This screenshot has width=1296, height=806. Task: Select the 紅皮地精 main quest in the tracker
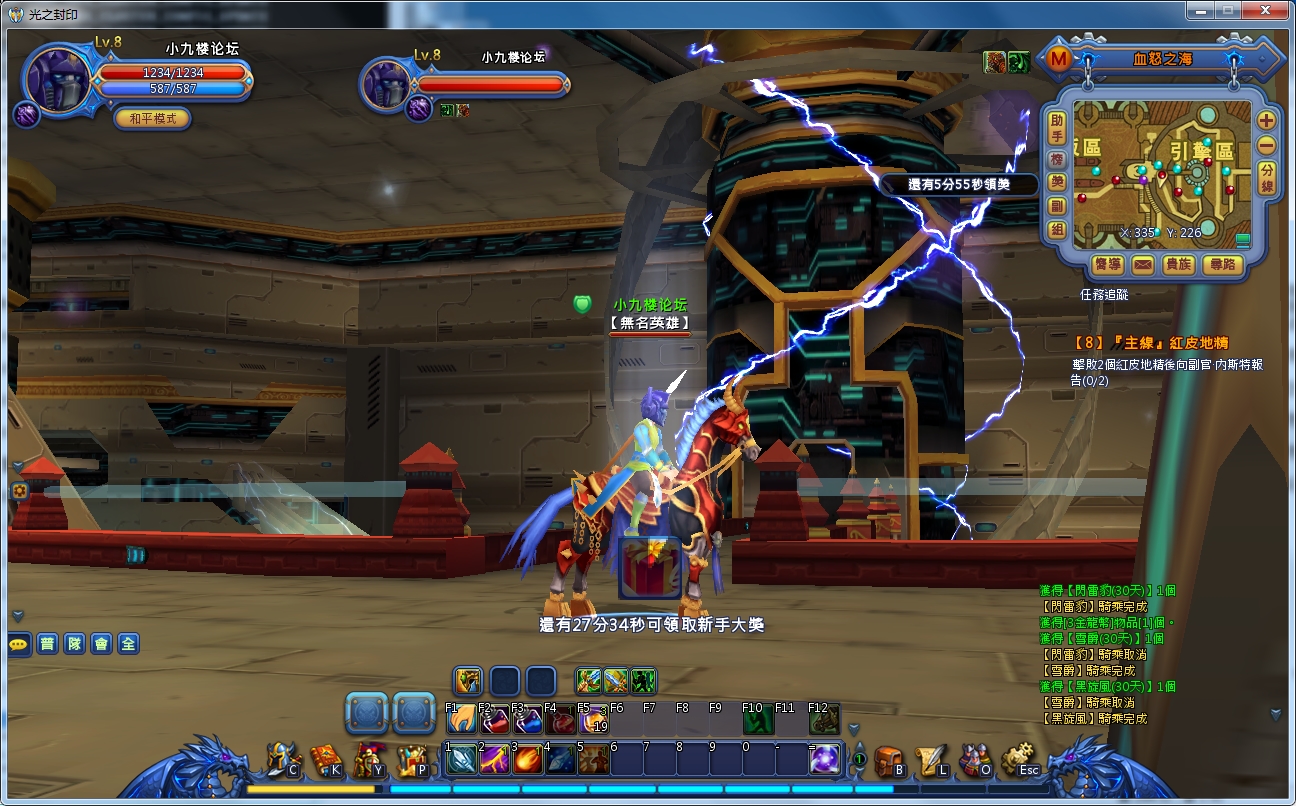click(x=1150, y=343)
